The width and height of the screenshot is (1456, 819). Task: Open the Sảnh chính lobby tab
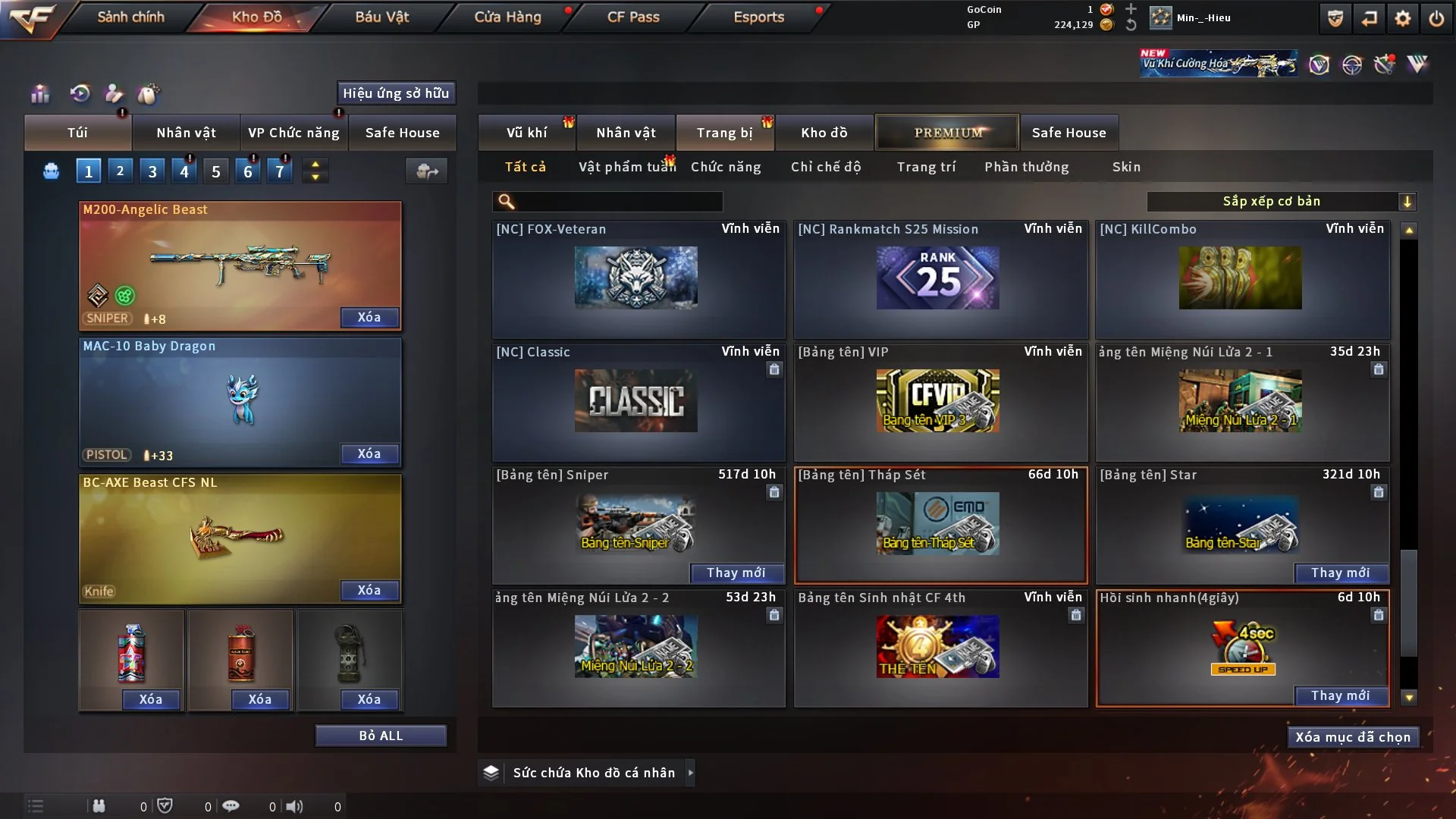130,17
